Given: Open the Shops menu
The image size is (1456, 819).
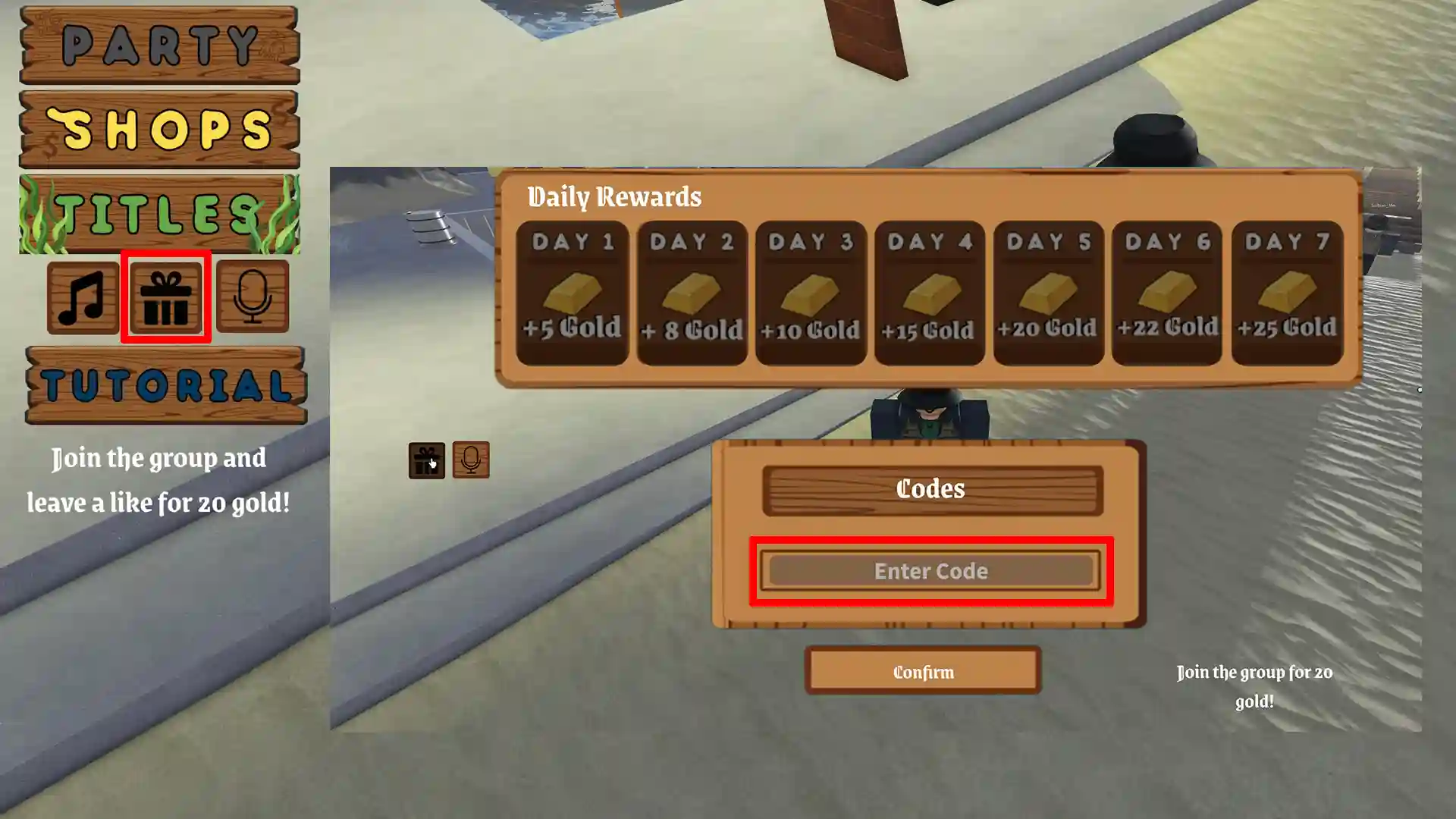Looking at the screenshot, I should (x=159, y=130).
